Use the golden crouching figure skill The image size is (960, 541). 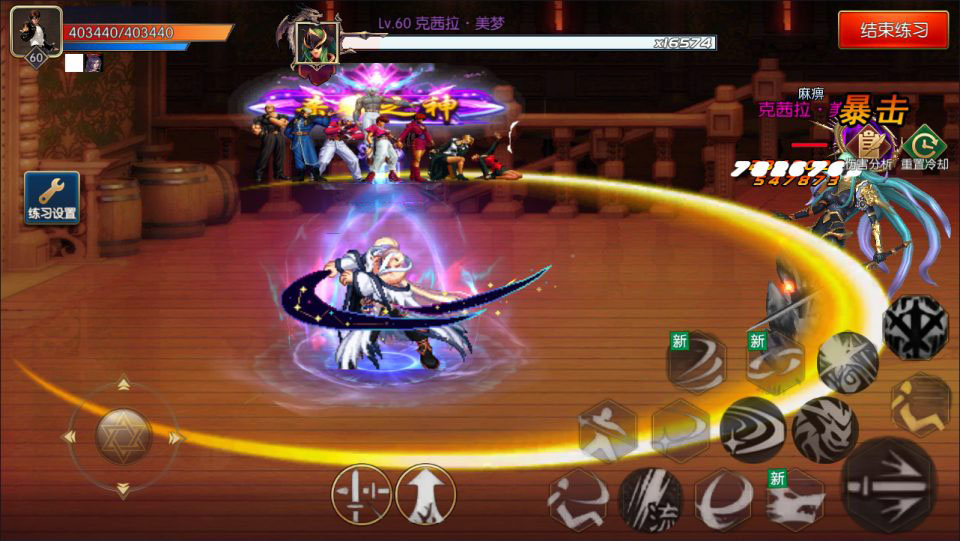[921, 404]
